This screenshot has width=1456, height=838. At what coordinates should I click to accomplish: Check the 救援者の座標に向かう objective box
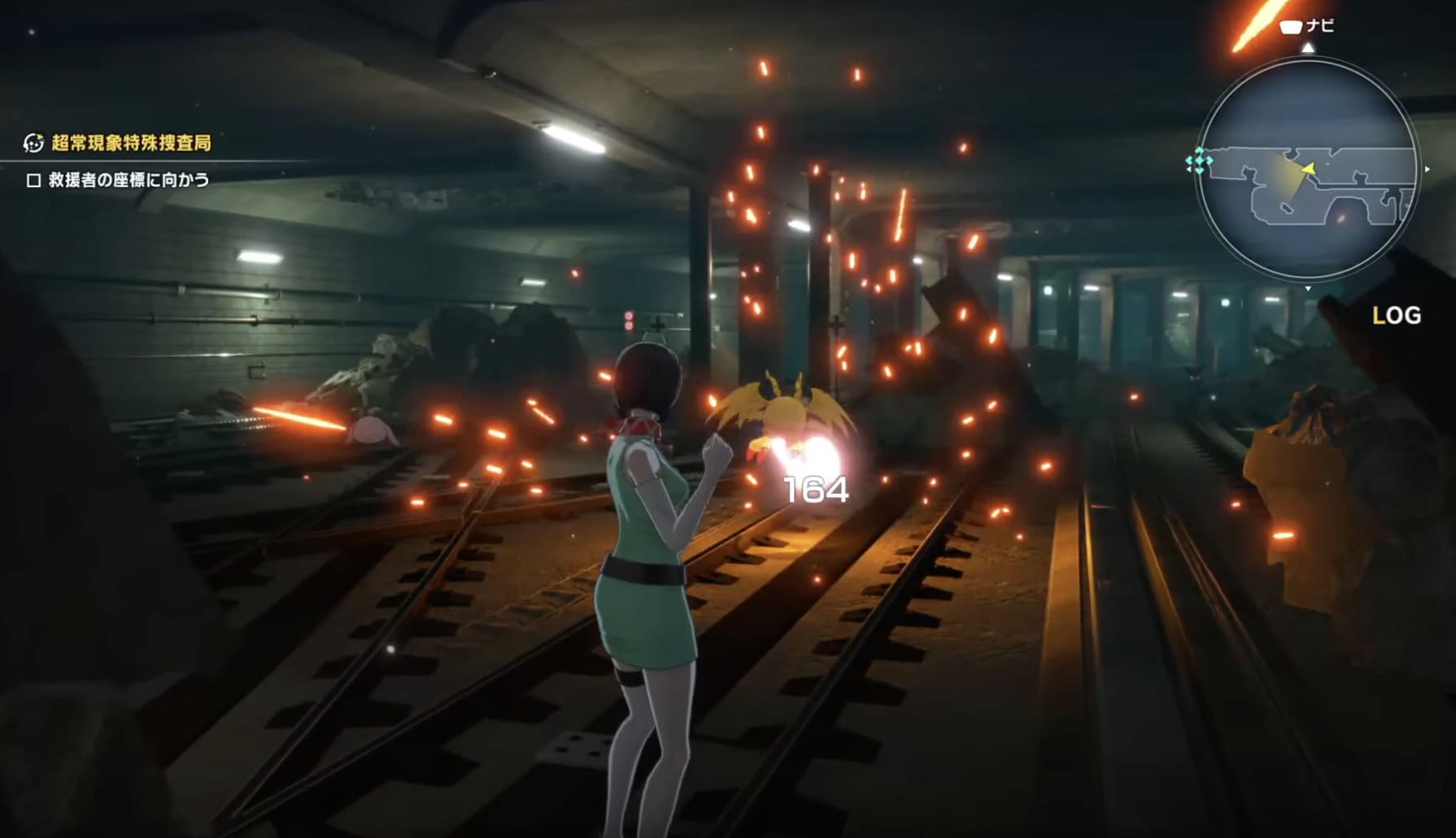tap(33, 181)
